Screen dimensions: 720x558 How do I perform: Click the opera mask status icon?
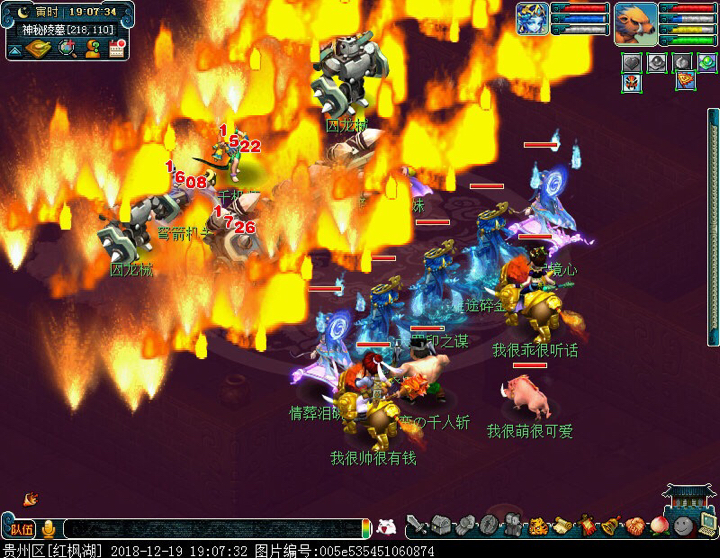[x=631, y=82]
